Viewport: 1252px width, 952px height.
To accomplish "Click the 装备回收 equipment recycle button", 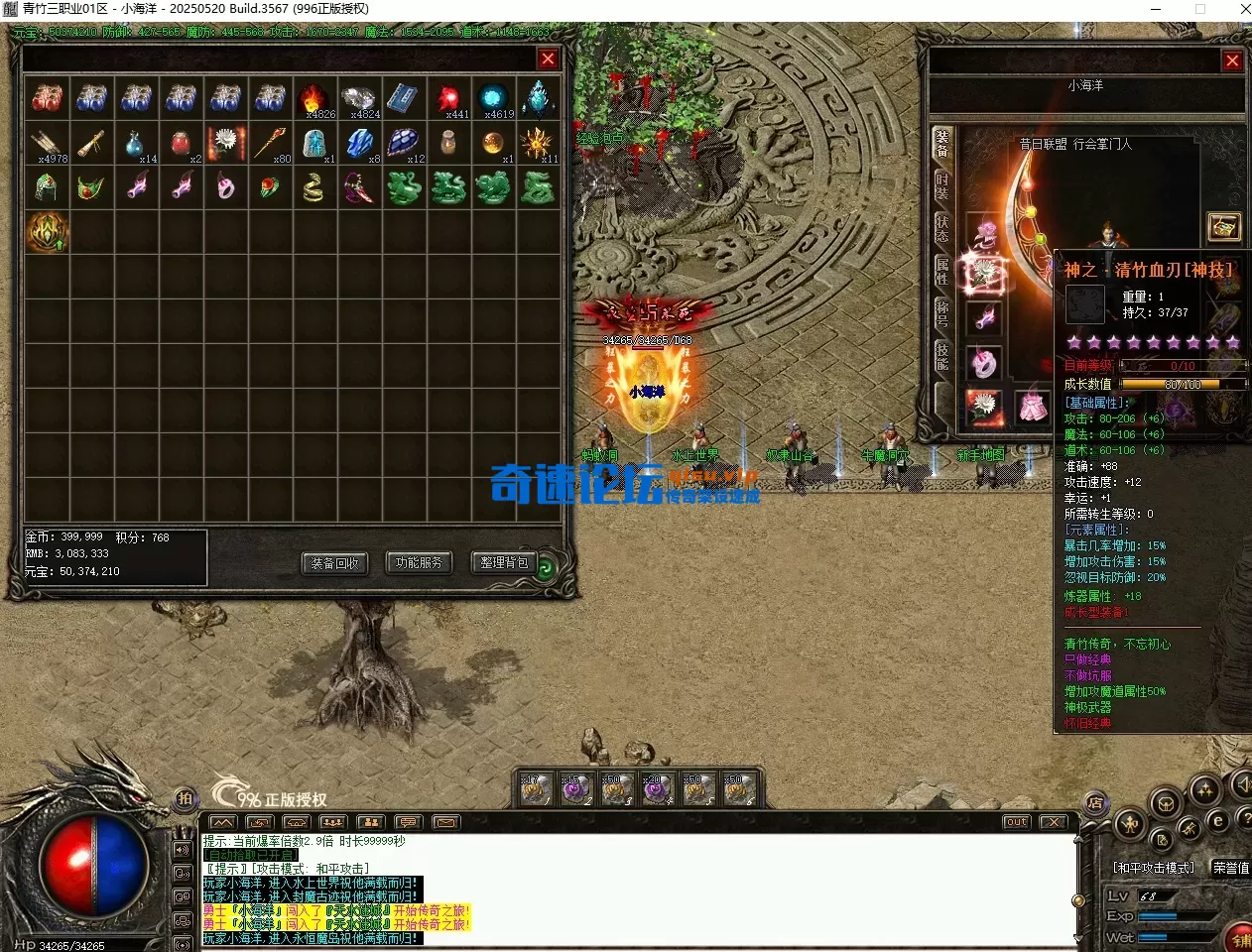I will [x=334, y=563].
